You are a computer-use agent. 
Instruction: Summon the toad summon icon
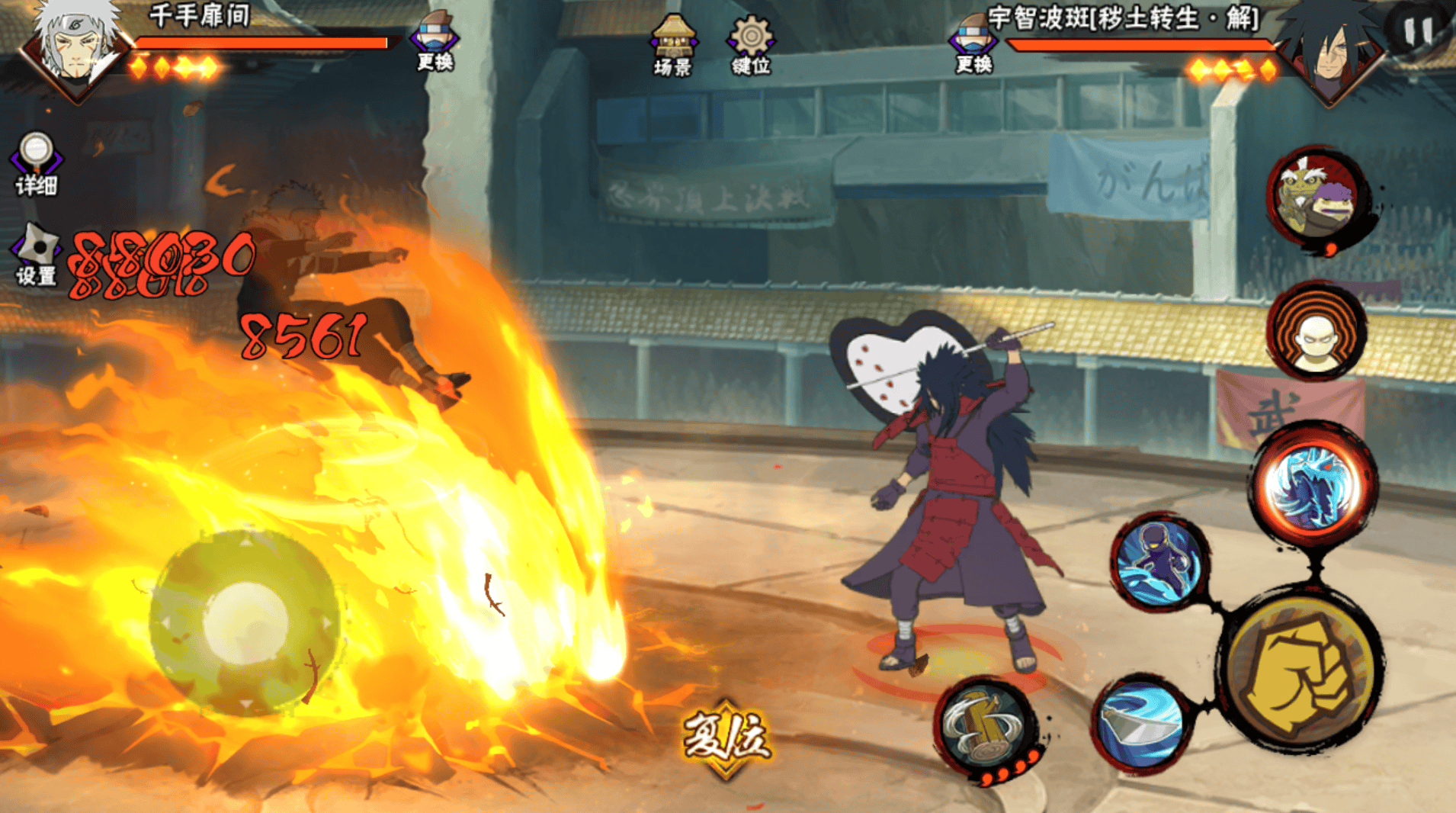tap(1317, 198)
